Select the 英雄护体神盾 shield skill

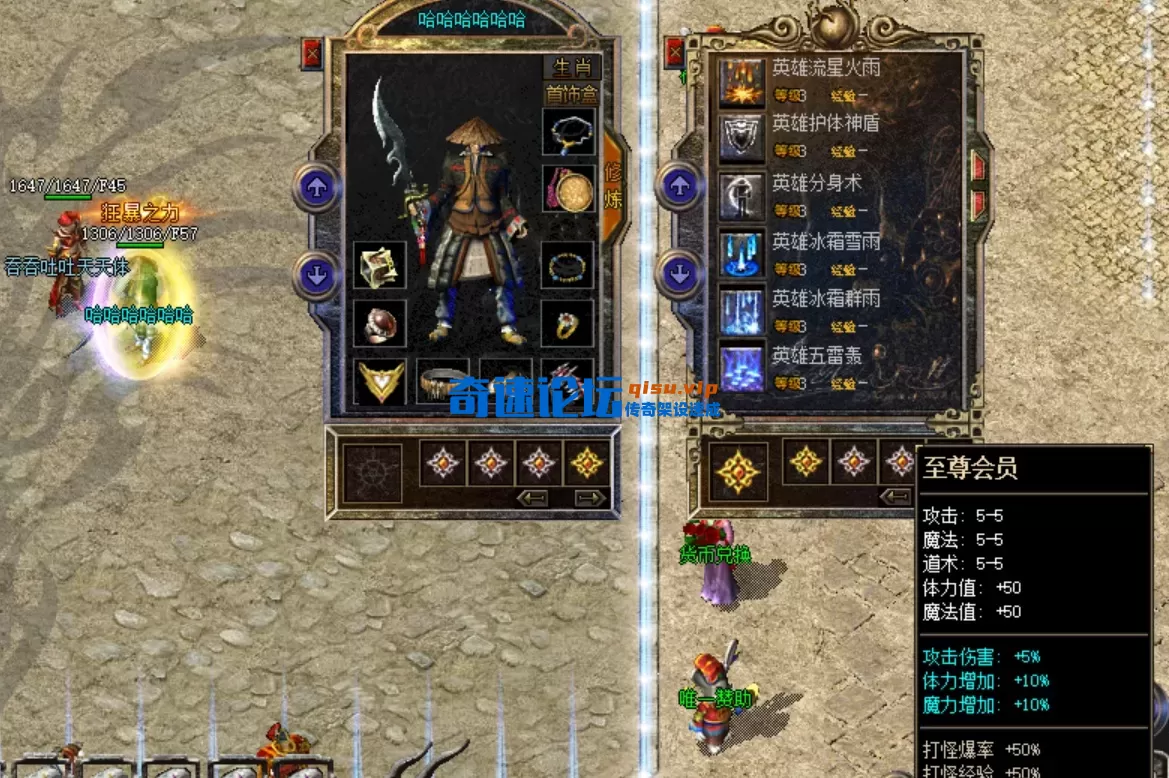click(742, 138)
